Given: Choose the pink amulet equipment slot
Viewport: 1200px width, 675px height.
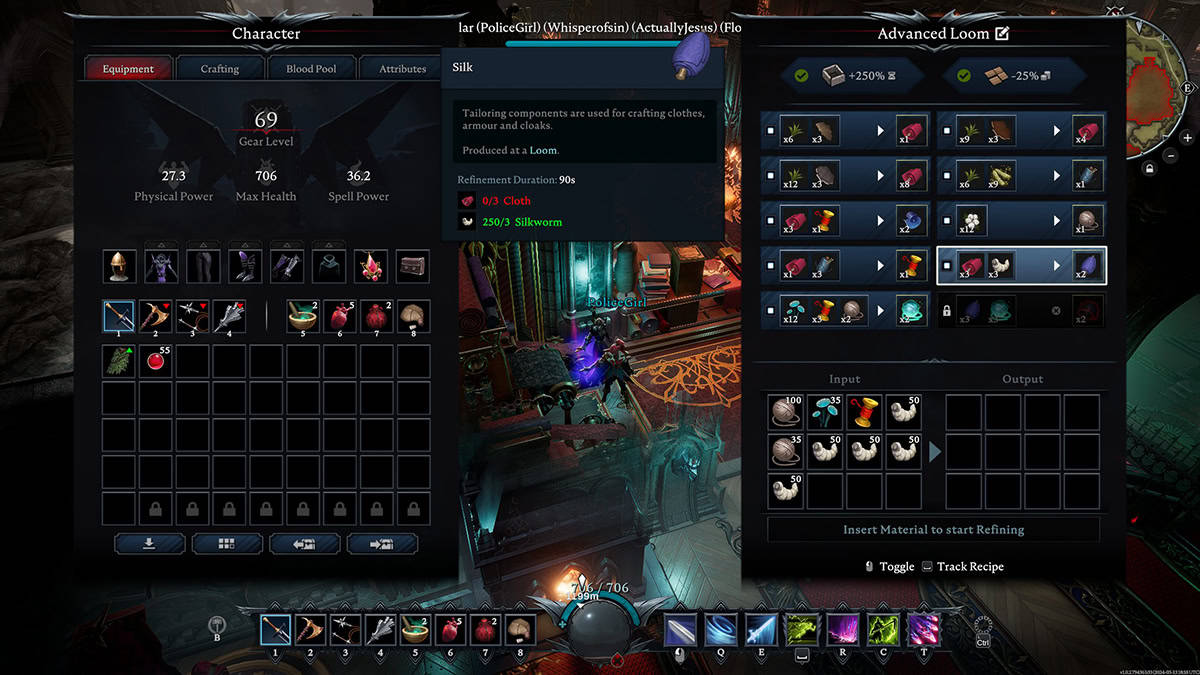Looking at the screenshot, I should [x=373, y=266].
